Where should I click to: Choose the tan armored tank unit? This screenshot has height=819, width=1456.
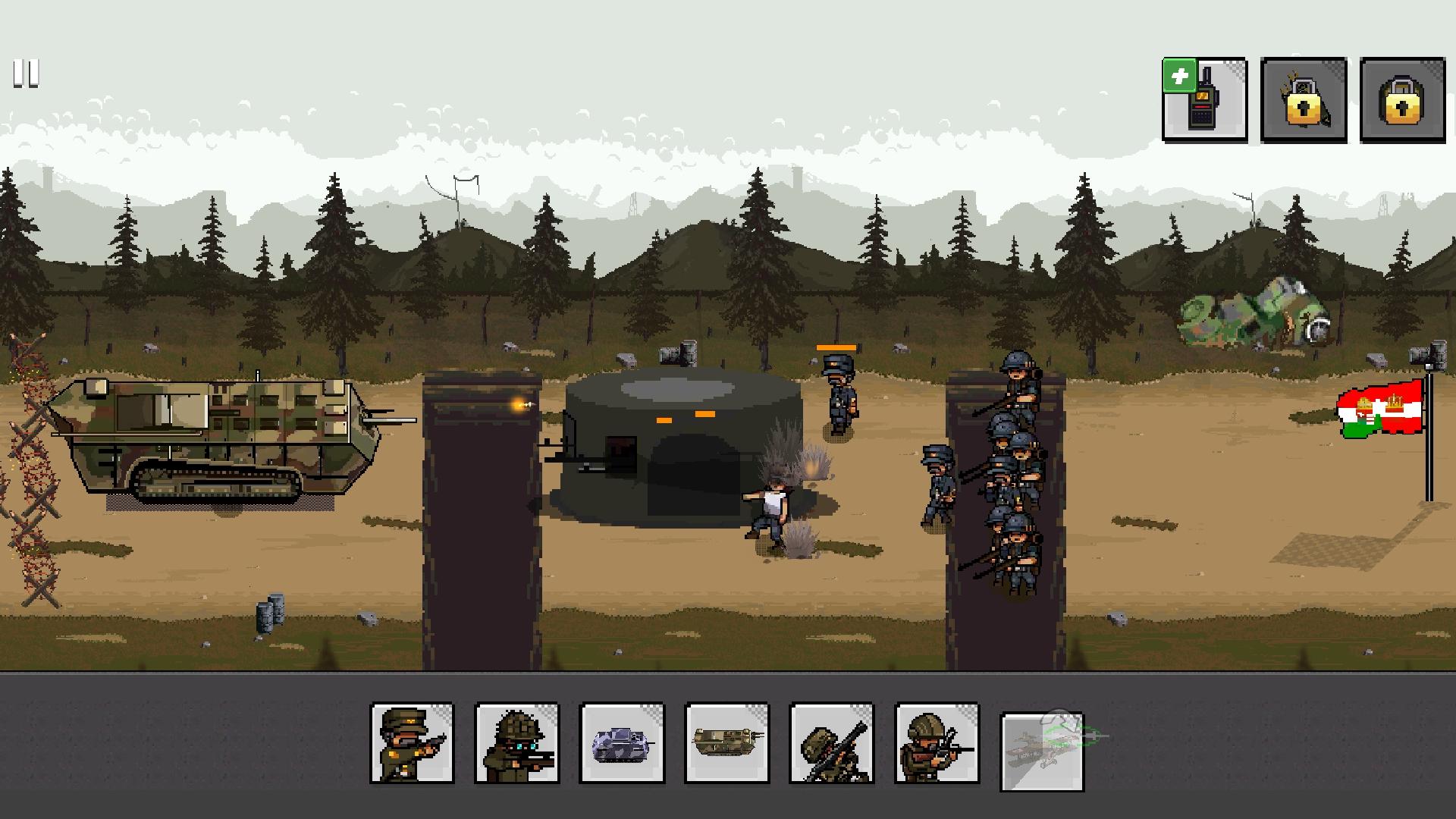[726, 743]
